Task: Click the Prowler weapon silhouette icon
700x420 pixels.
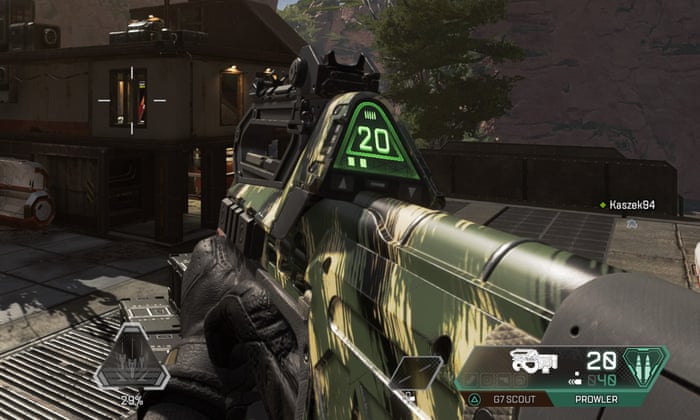Action: point(535,361)
